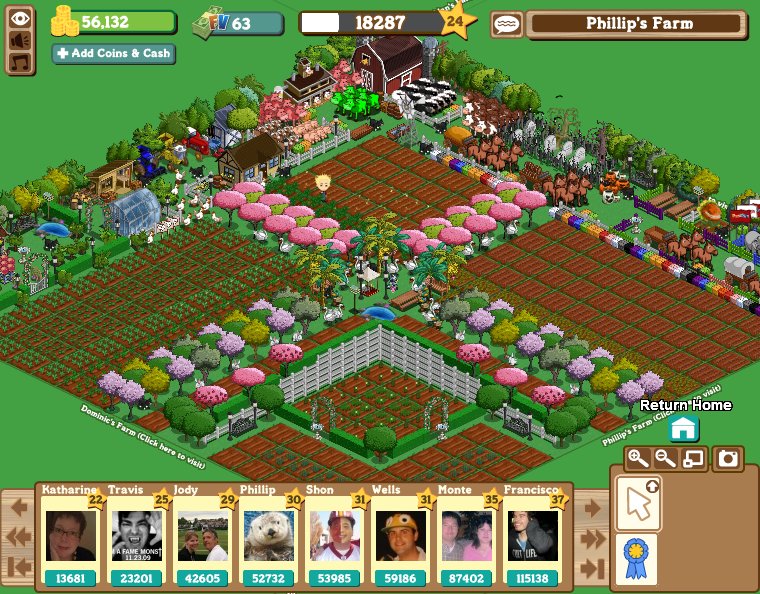The image size is (760, 594).
Task: Select Travis in the neighbor bar
Action: pos(137,537)
